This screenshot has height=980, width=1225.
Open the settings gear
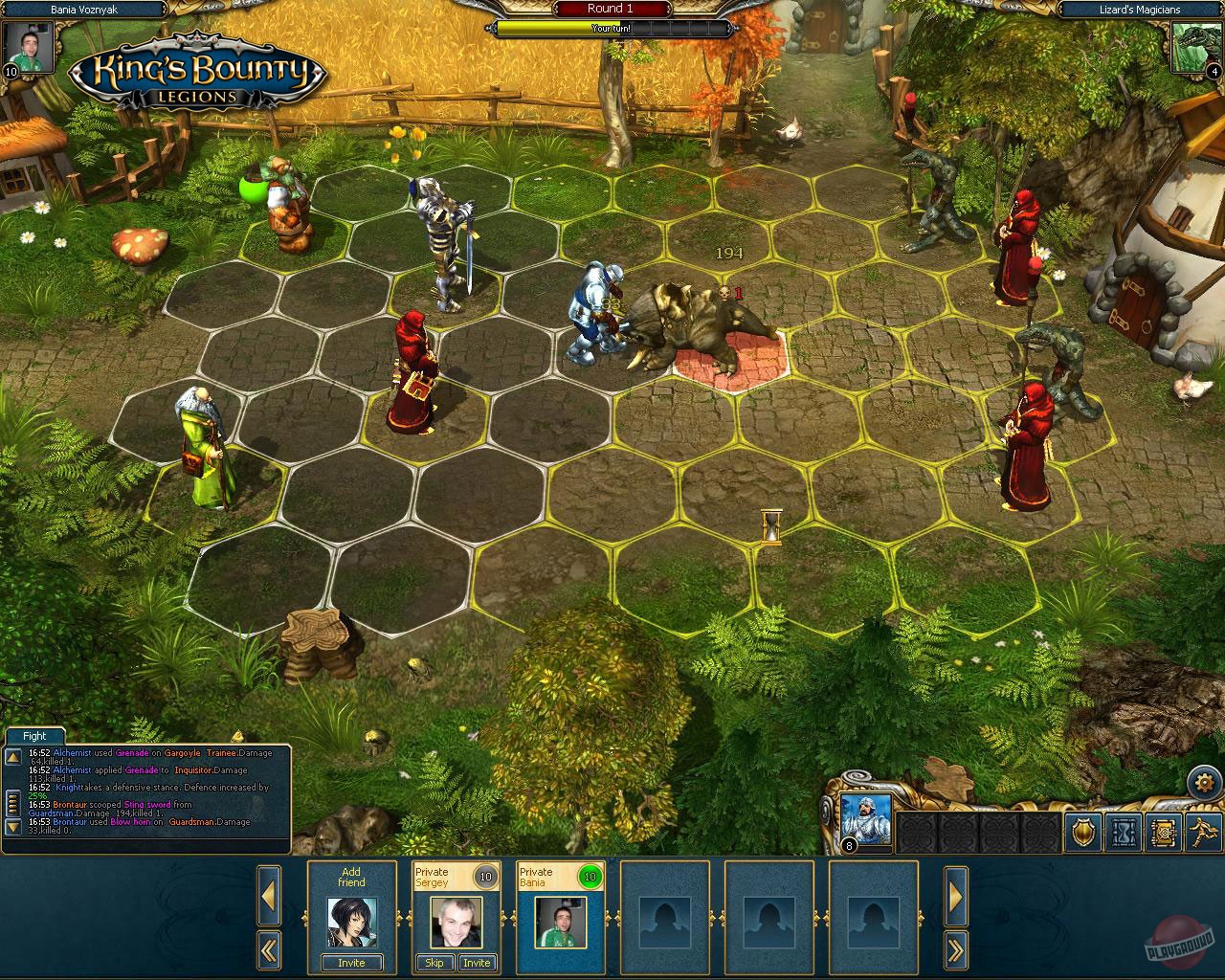(x=1204, y=782)
